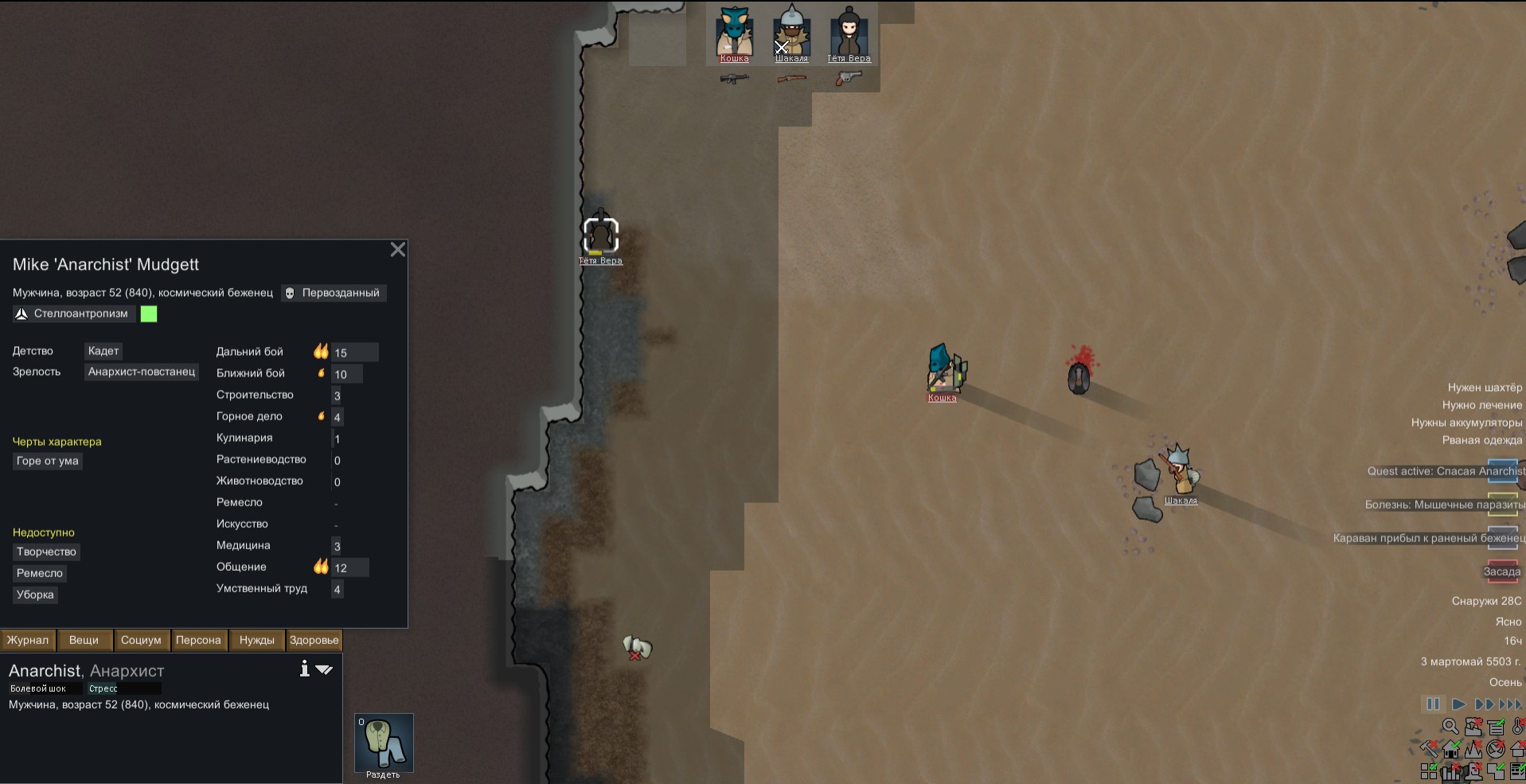Viewport: 1526px width, 784px height.
Task: Click the 'Нужно лечение' alert
Action: point(1481,405)
